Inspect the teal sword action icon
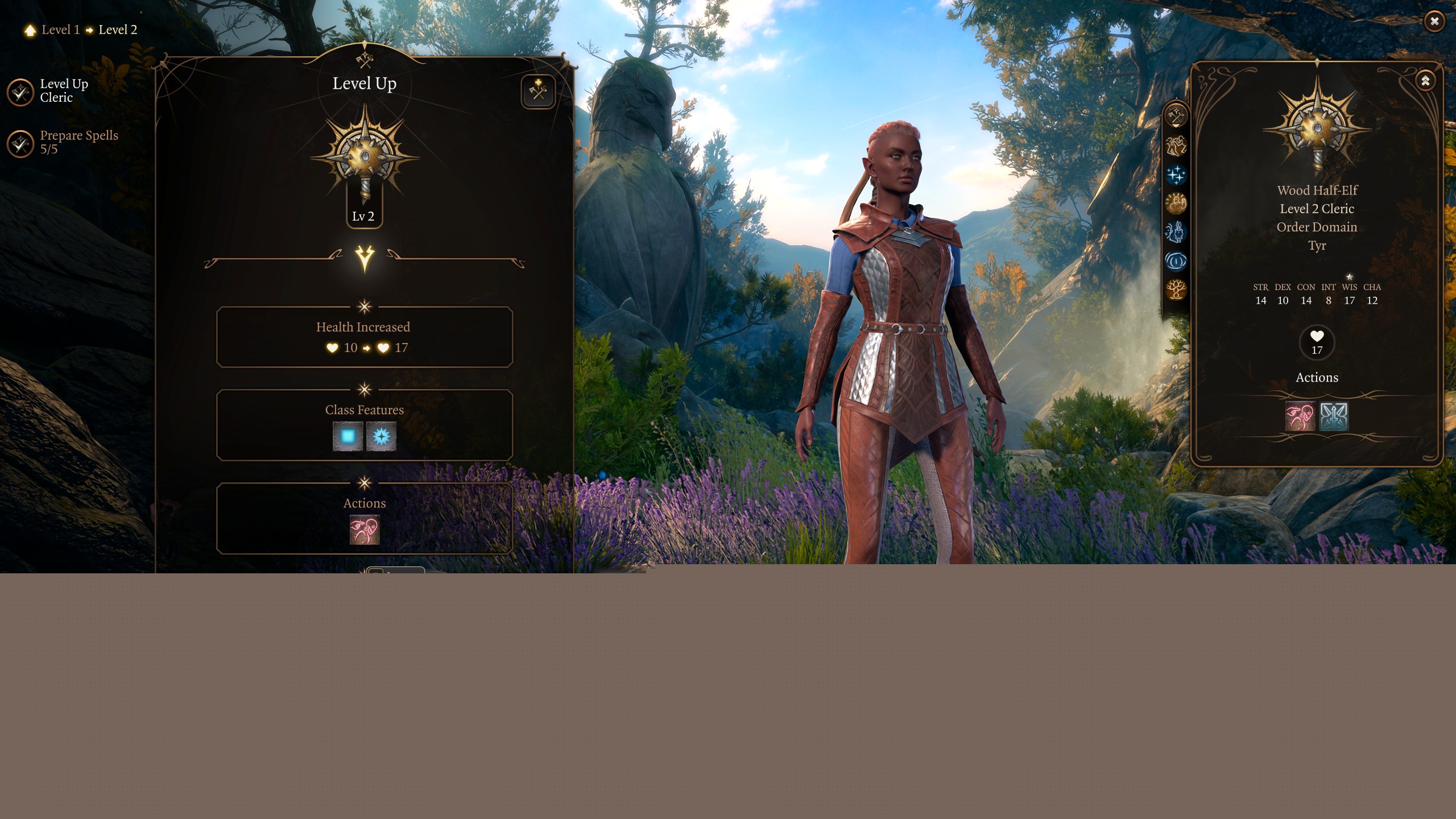1456x819 pixels. click(1334, 416)
